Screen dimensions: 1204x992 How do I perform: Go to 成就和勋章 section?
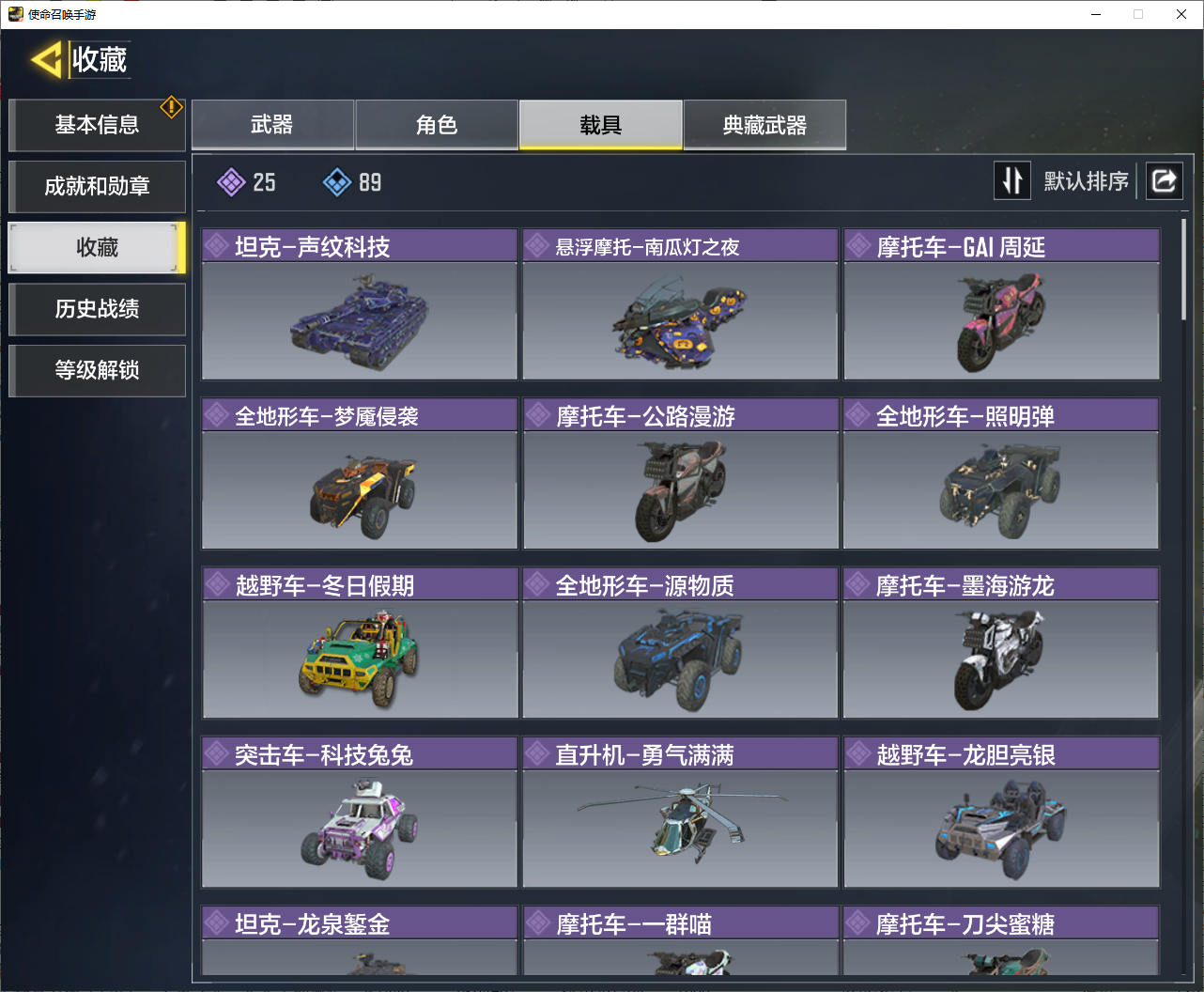pos(97,186)
